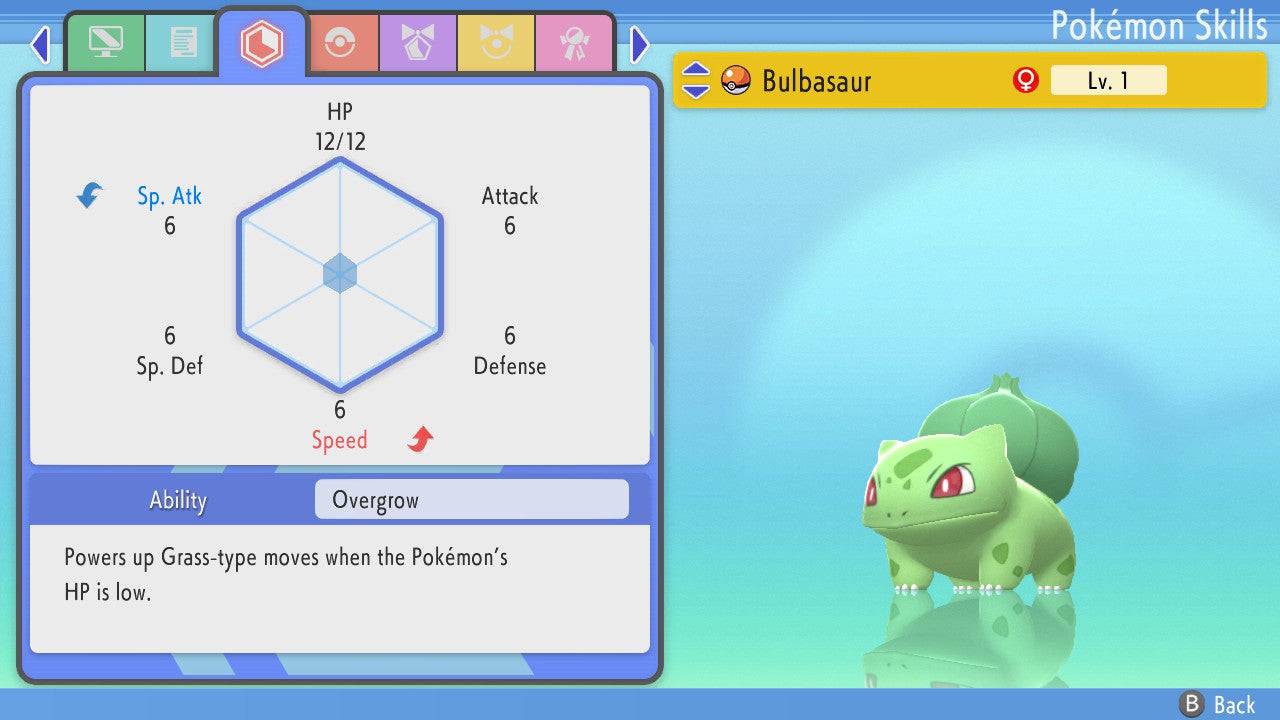Click the blue arrow beside Sp. Atk
The image size is (1280, 720).
[88, 196]
